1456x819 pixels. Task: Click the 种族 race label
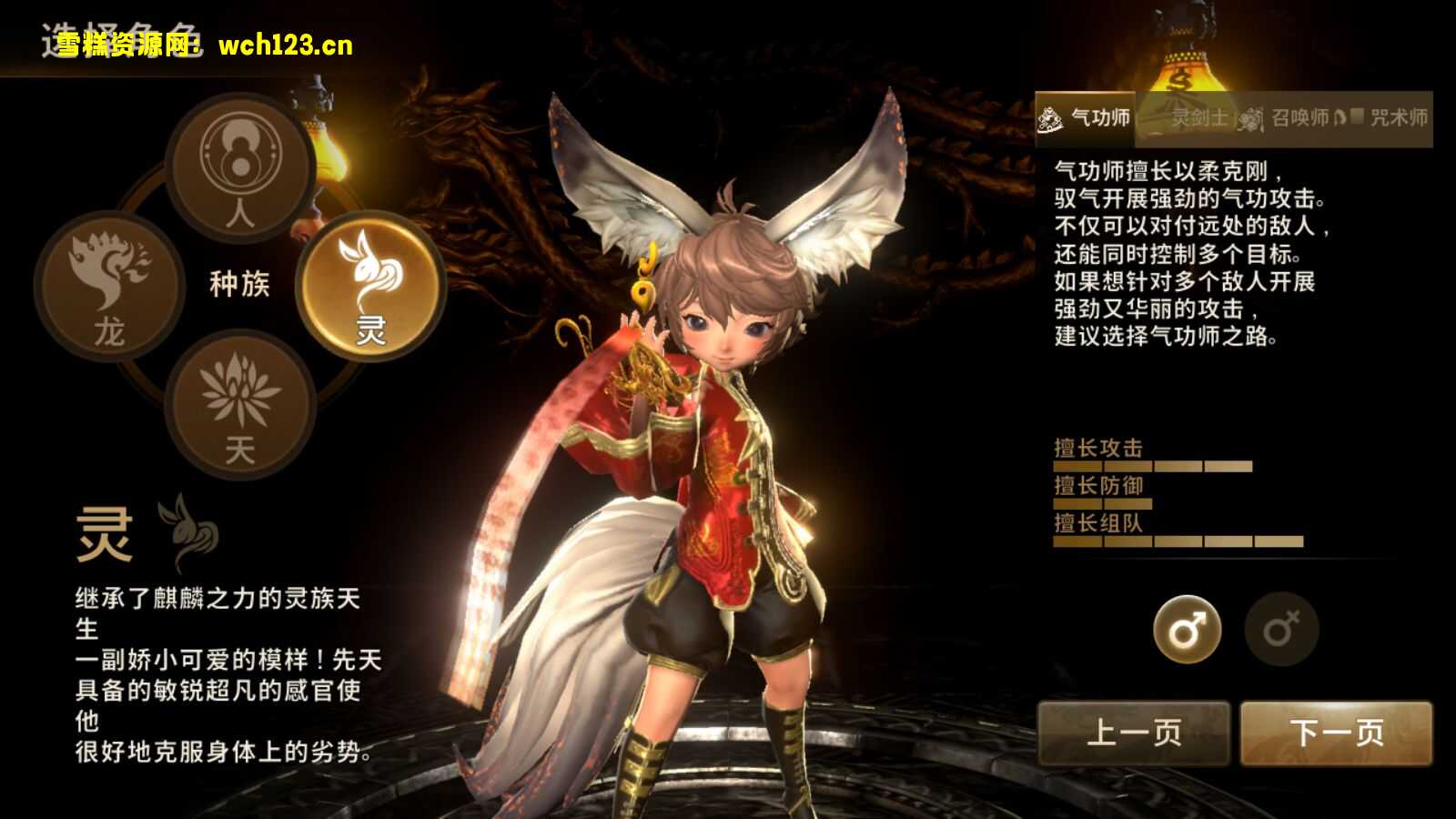click(239, 284)
